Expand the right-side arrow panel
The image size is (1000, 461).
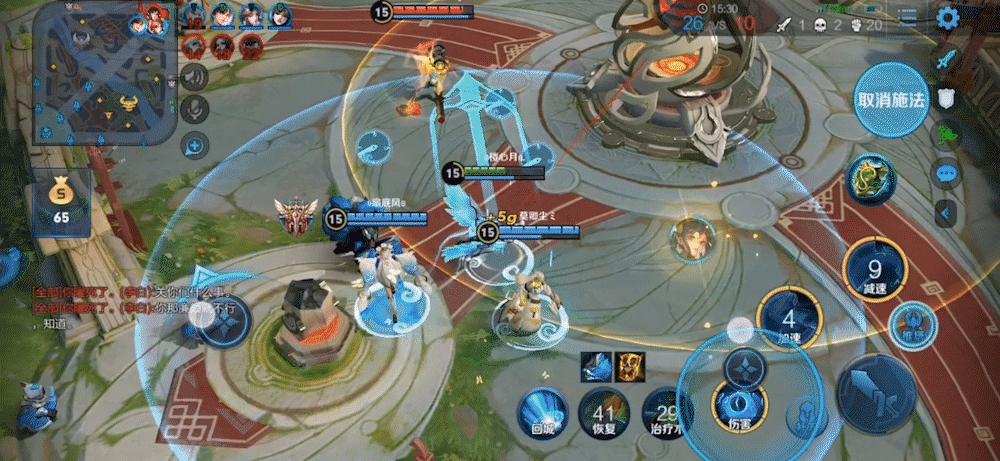946,212
